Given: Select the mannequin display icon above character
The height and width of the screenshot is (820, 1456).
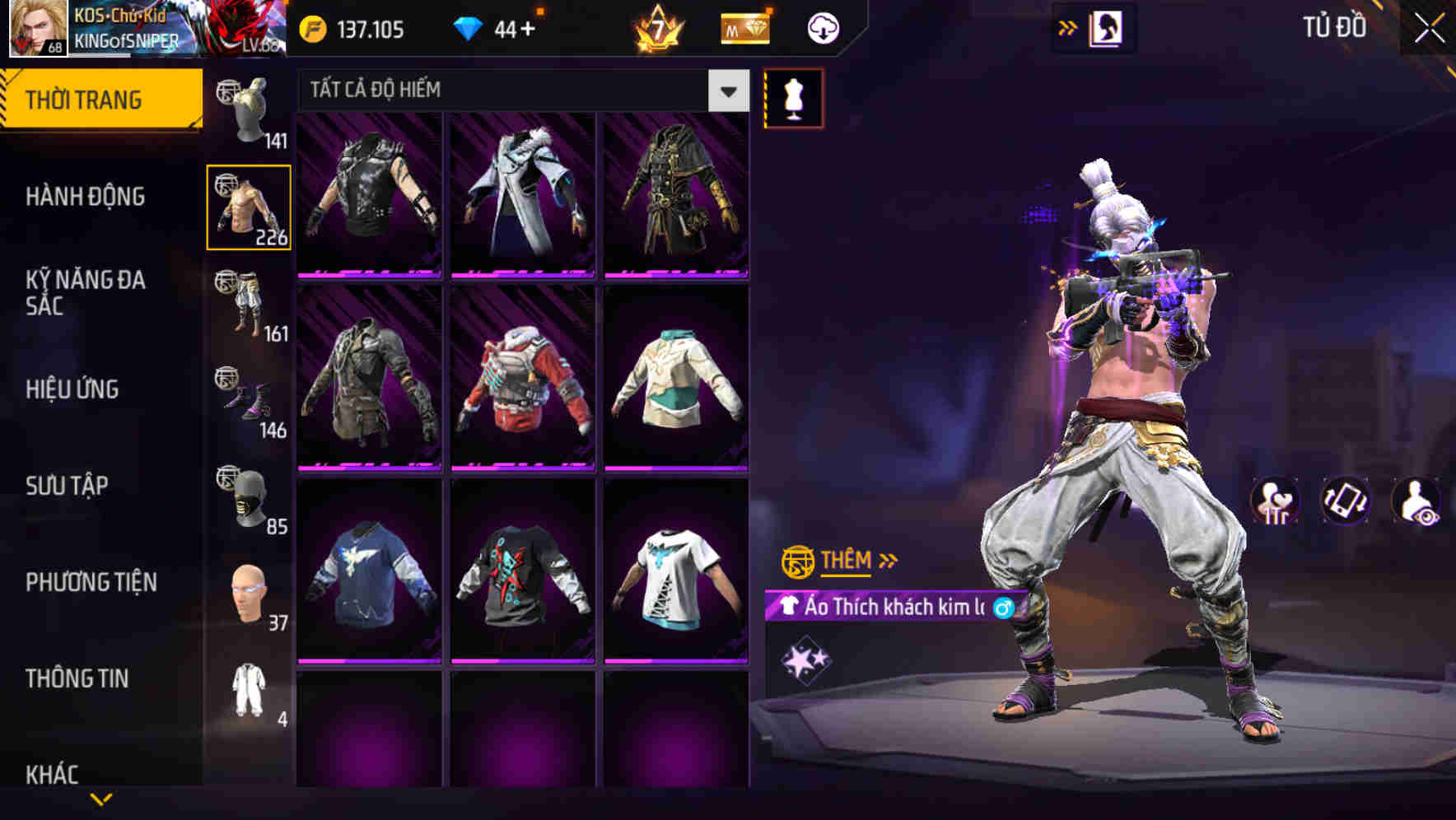Looking at the screenshot, I should (x=793, y=96).
